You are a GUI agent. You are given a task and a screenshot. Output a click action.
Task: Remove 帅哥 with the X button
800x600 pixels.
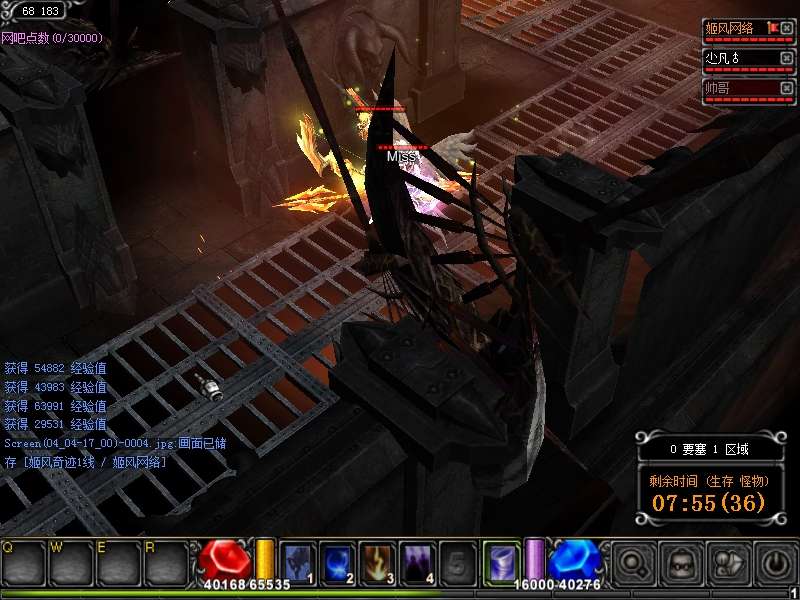787,88
